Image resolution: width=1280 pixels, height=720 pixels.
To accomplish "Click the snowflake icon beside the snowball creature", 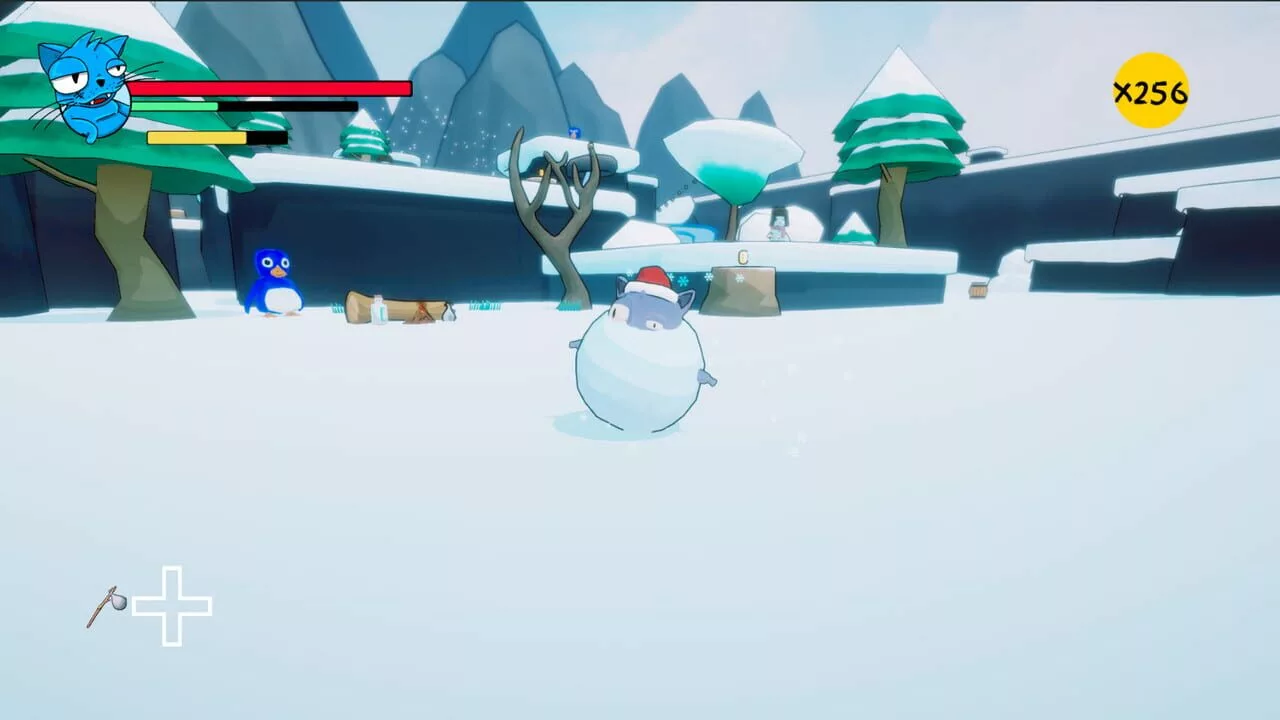I will [x=683, y=280].
